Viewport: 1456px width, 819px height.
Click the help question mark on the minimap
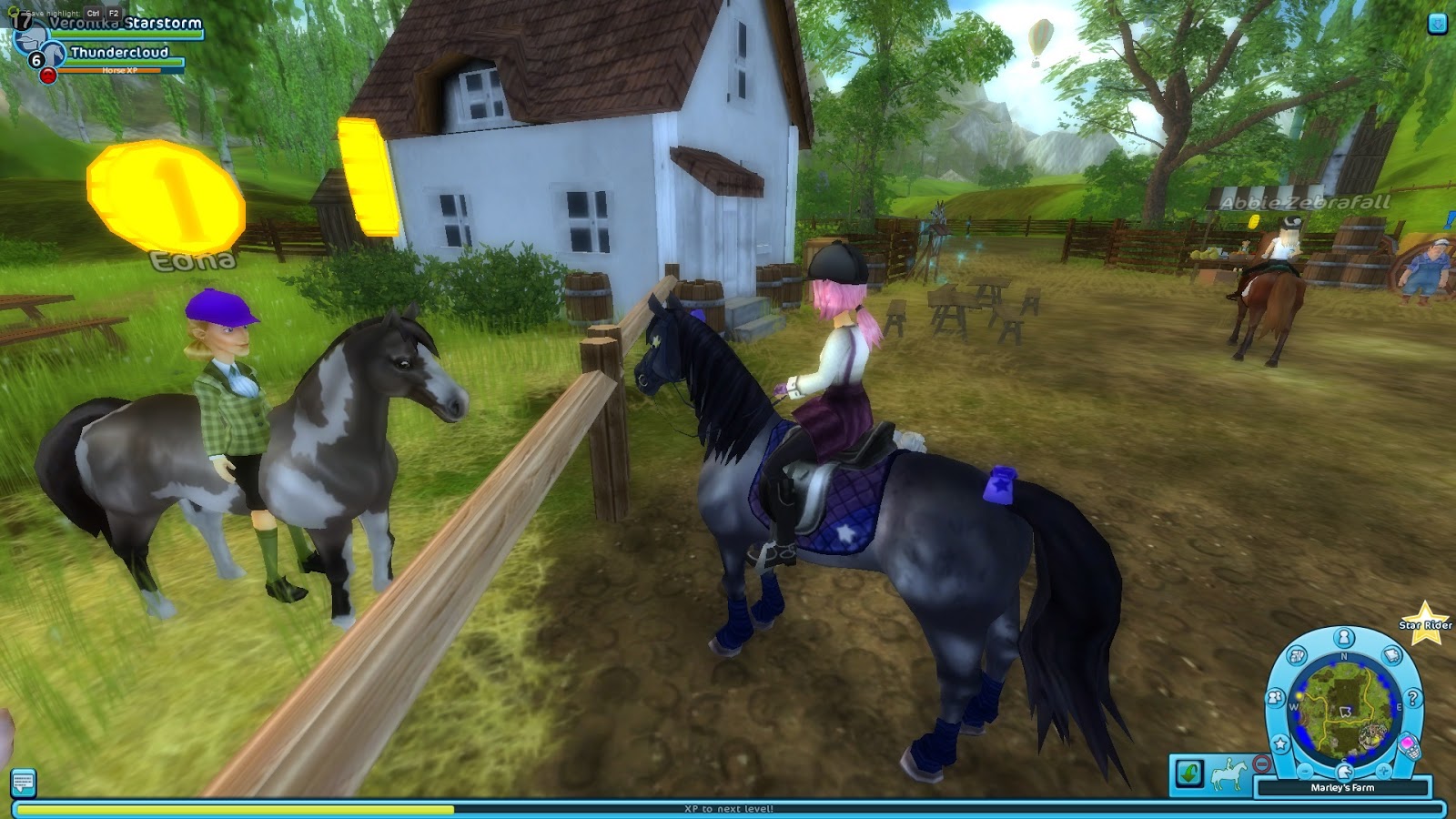coord(1413,698)
